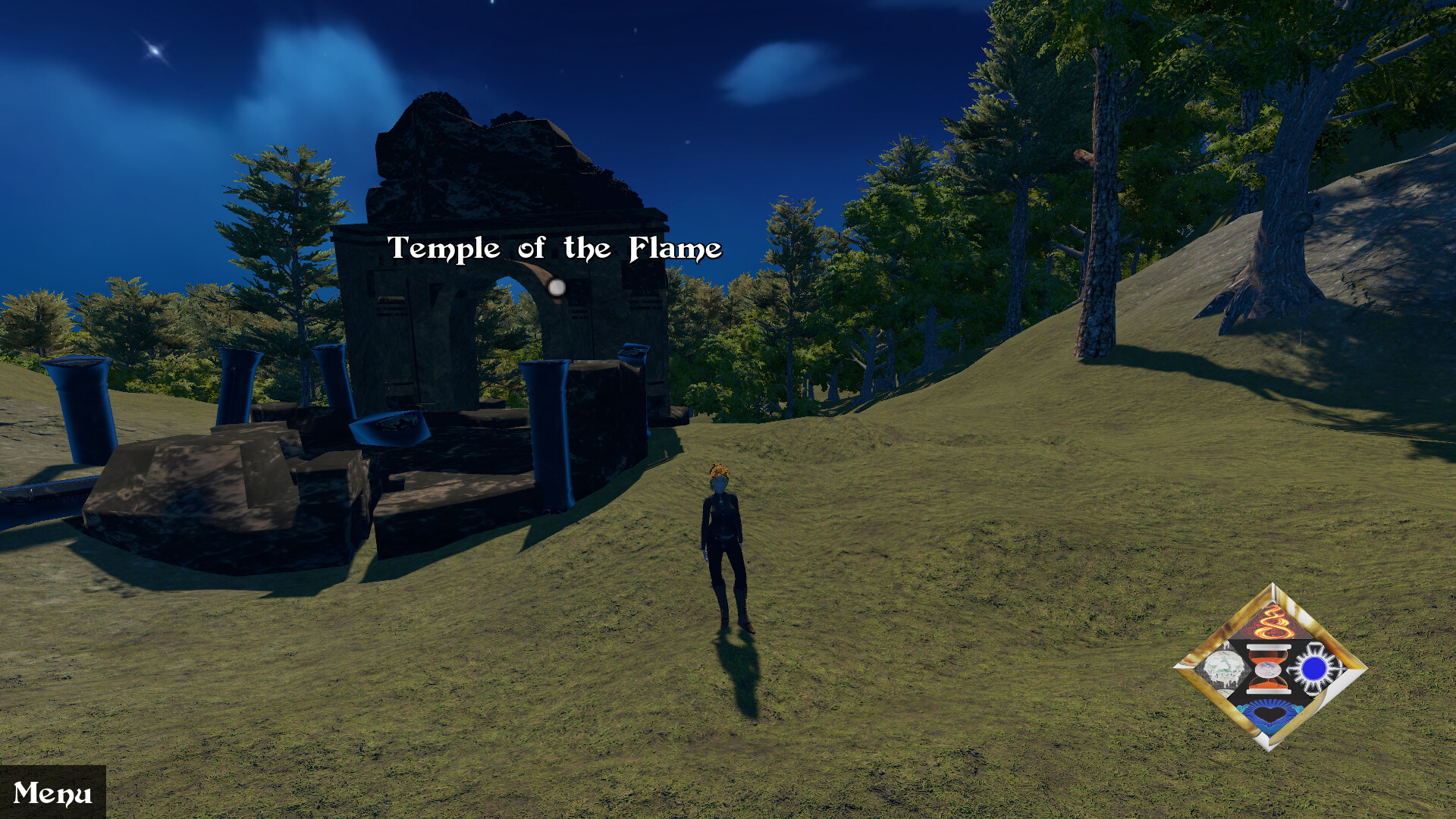Click the Temple of the Flame title text
Image resolution: width=1456 pixels, height=819 pixels.
tap(554, 247)
